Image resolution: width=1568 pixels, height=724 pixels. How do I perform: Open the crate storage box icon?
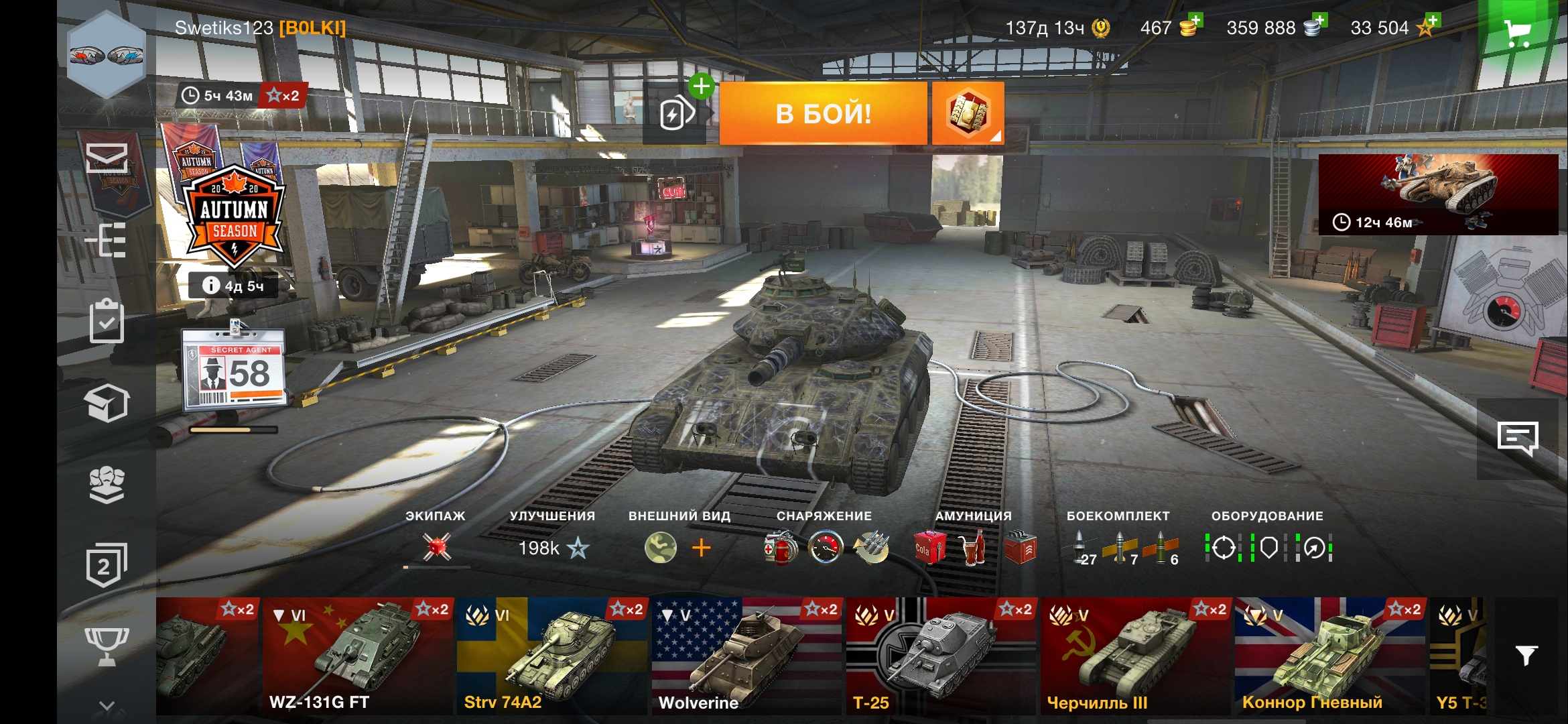tap(107, 403)
